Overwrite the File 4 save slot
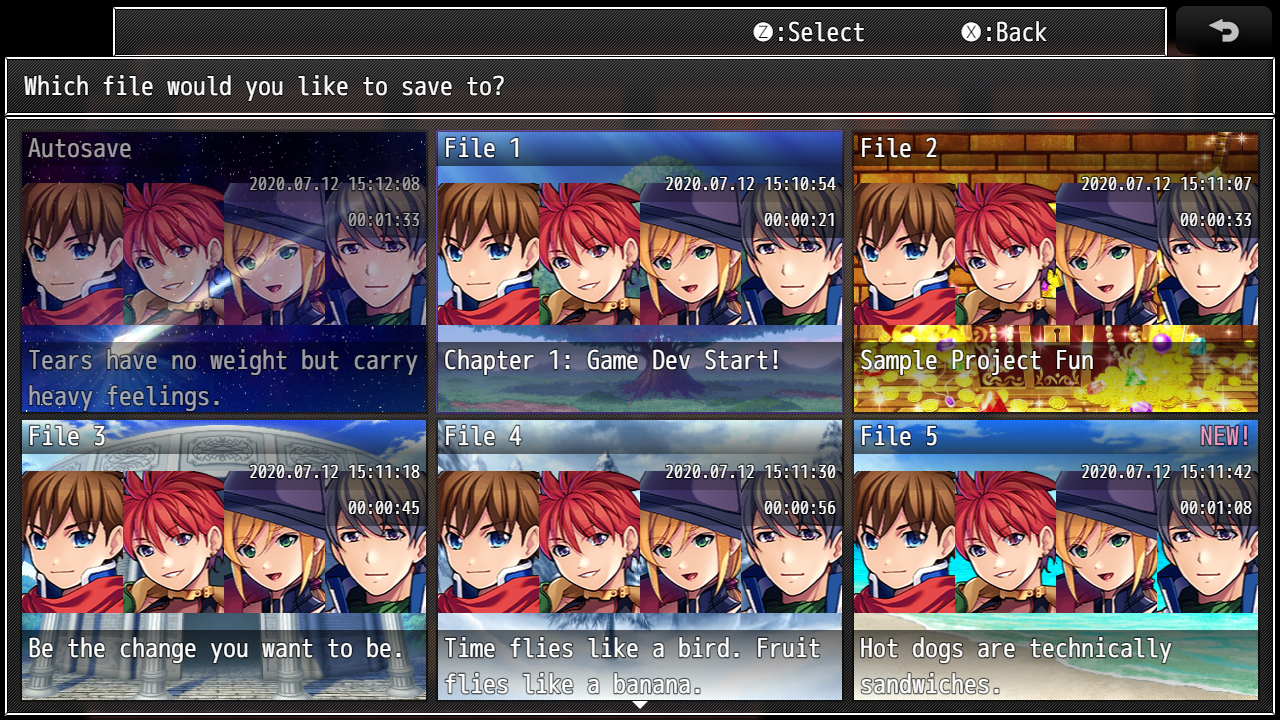1280x720 pixels. (x=640, y=560)
